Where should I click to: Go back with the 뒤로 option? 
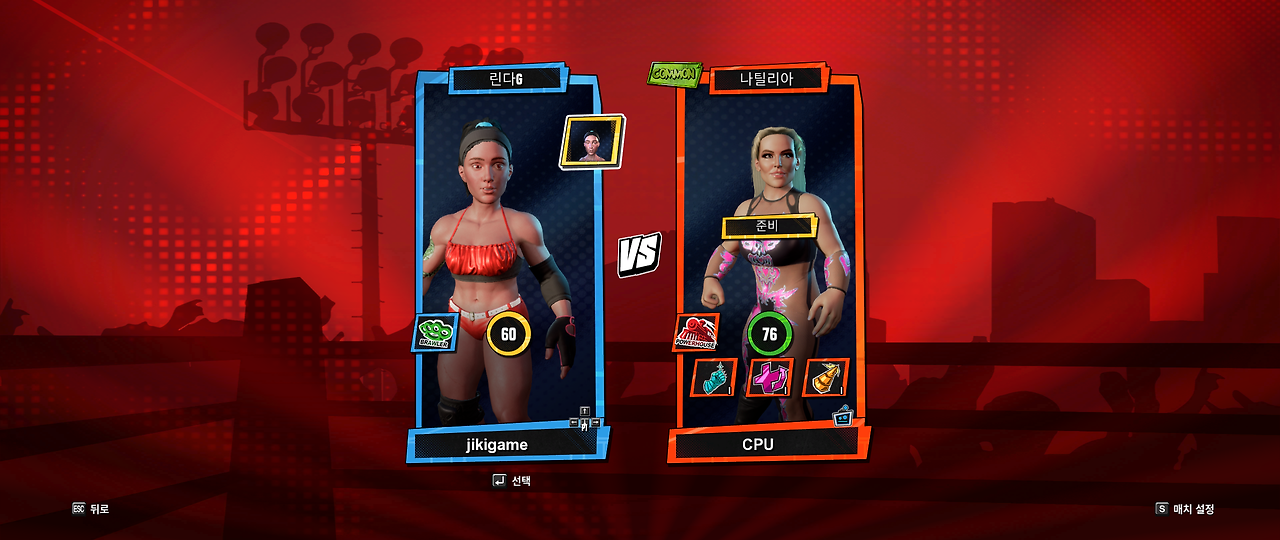click(x=90, y=509)
